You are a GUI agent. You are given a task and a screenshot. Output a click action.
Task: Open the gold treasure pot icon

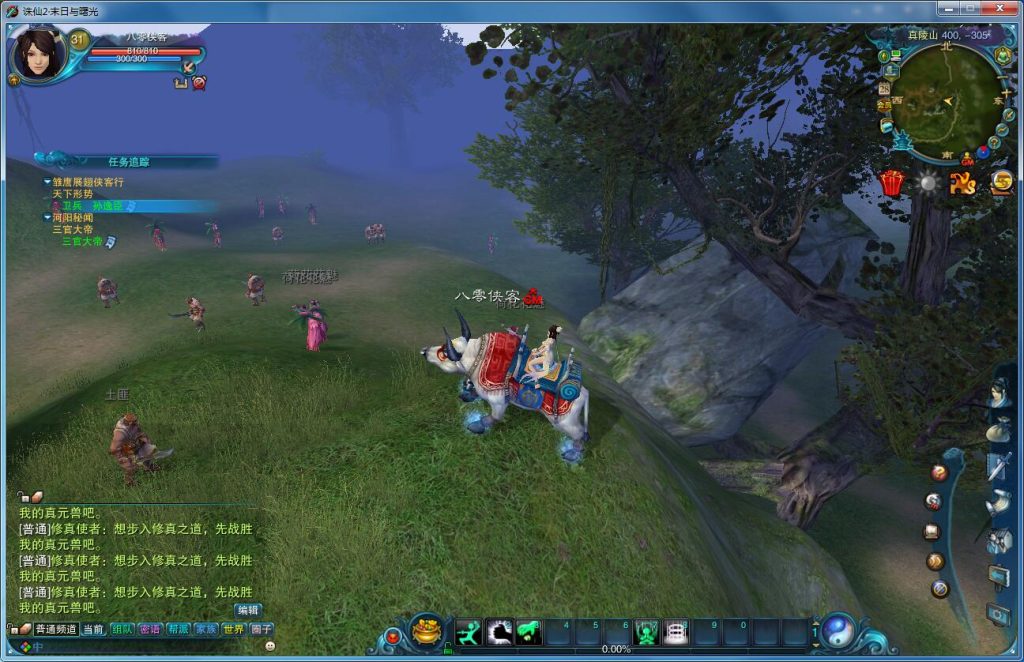tap(427, 632)
